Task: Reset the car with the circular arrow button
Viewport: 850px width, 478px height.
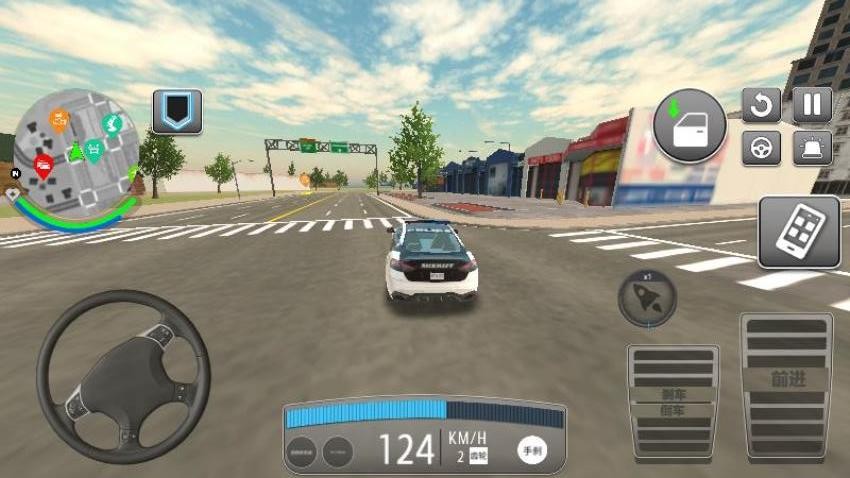Action: point(761,105)
